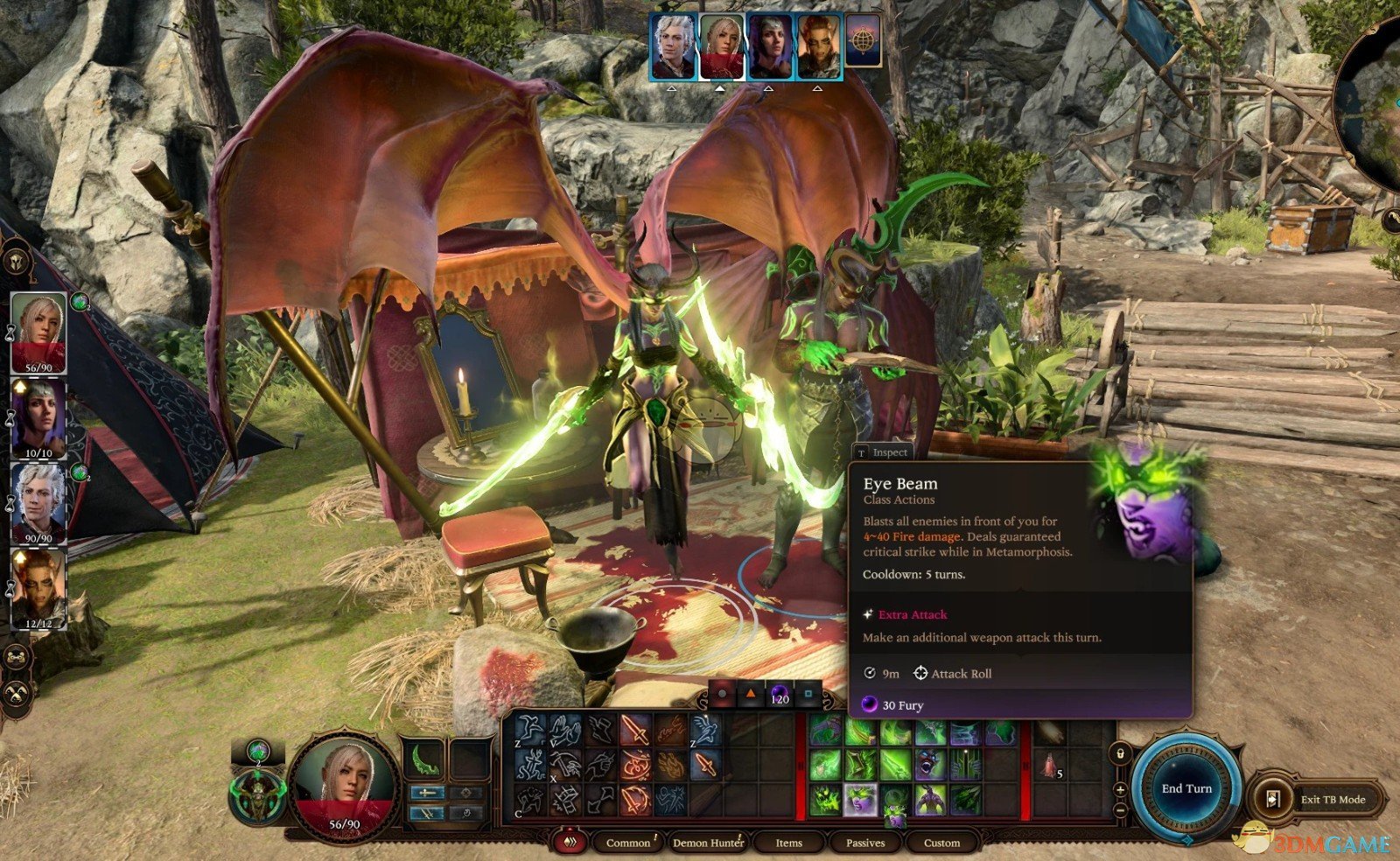
Task: Select the first white-haired portrait in turn order
Action: [x=674, y=47]
